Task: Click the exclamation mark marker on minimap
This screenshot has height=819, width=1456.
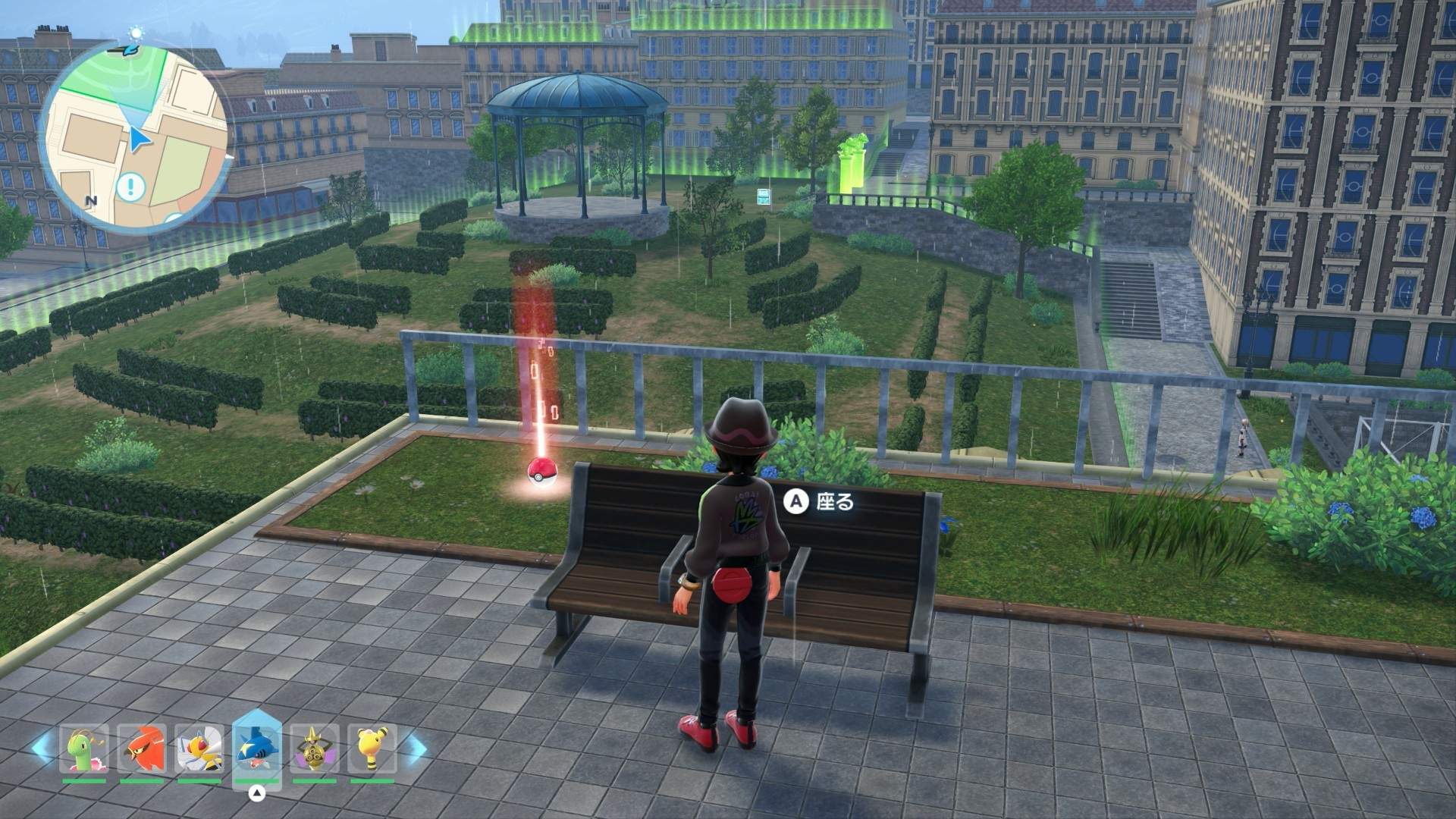Action: click(x=131, y=186)
